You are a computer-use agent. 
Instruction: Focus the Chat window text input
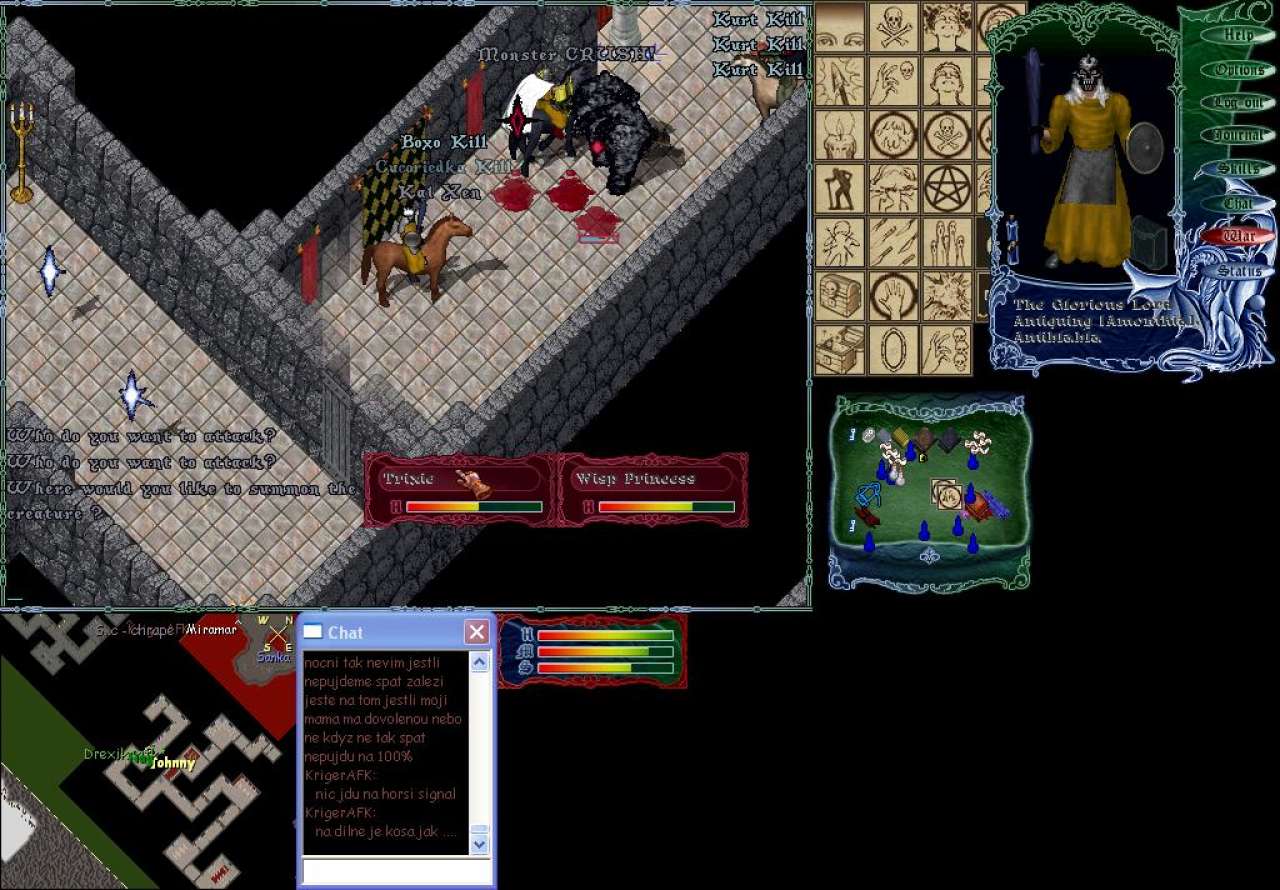[396, 871]
